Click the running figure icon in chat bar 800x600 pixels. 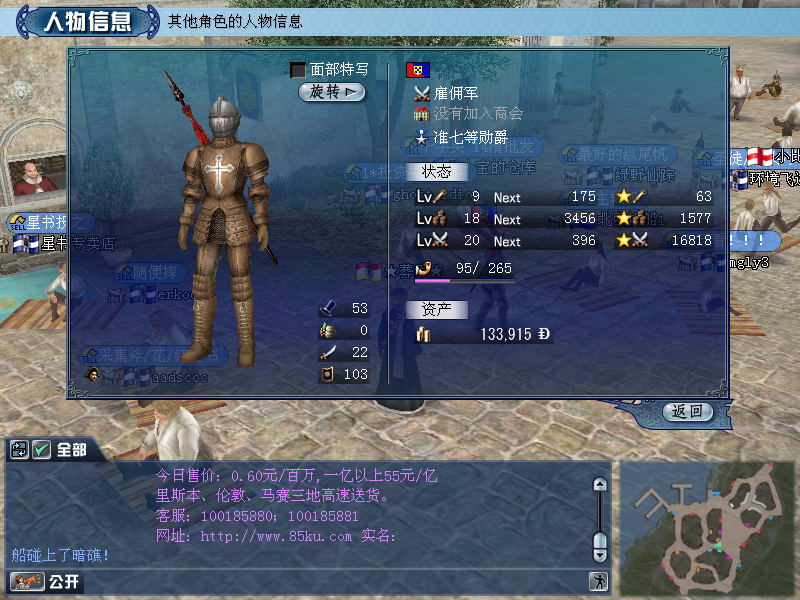point(598,581)
